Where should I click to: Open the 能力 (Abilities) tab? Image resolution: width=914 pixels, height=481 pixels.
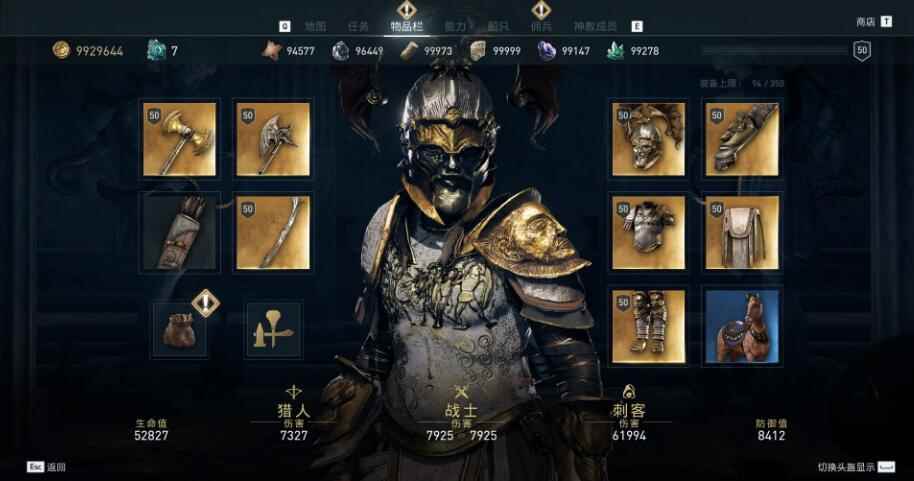pos(454,26)
